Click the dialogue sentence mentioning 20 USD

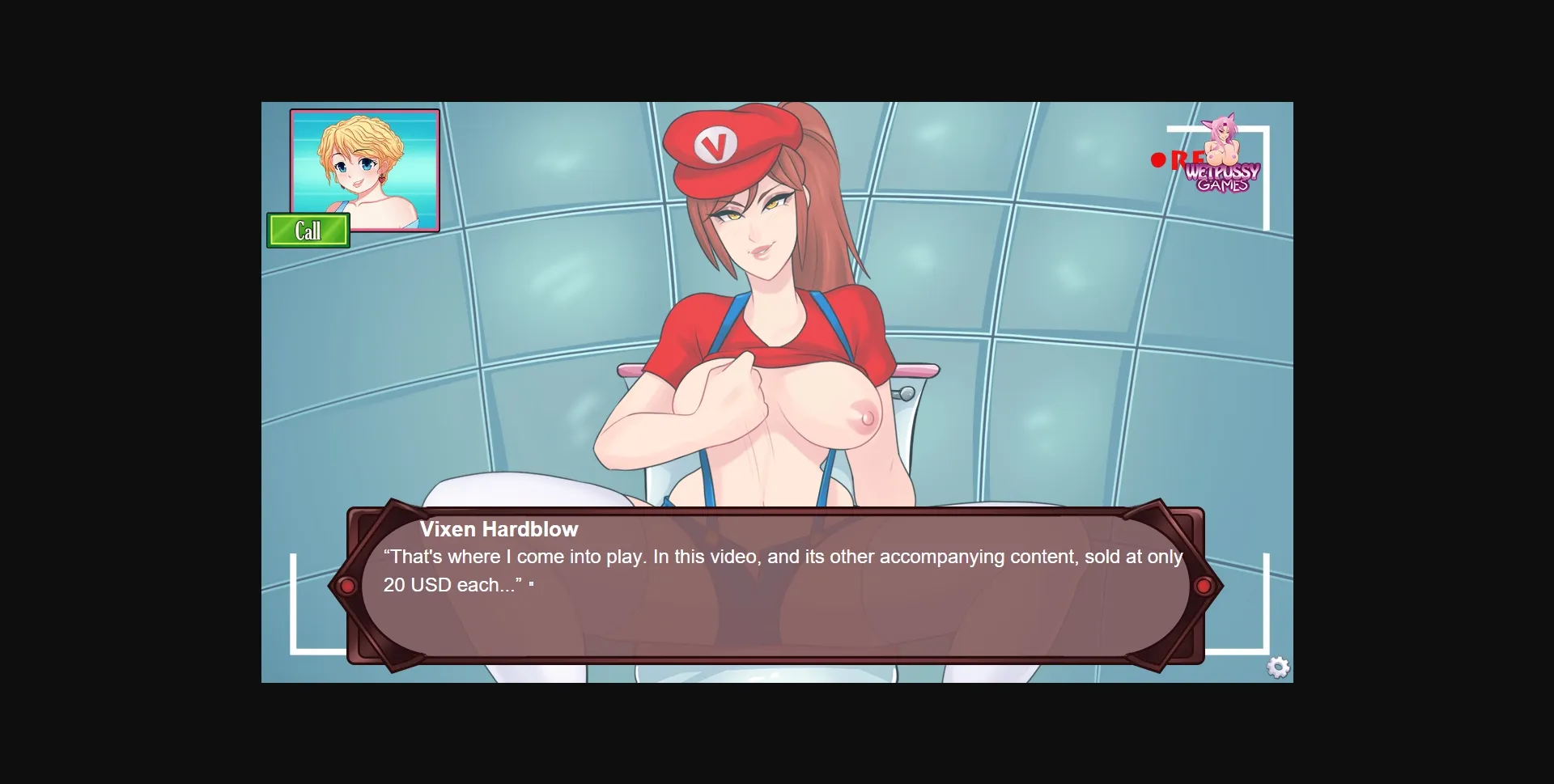click(x=453, y=584)
